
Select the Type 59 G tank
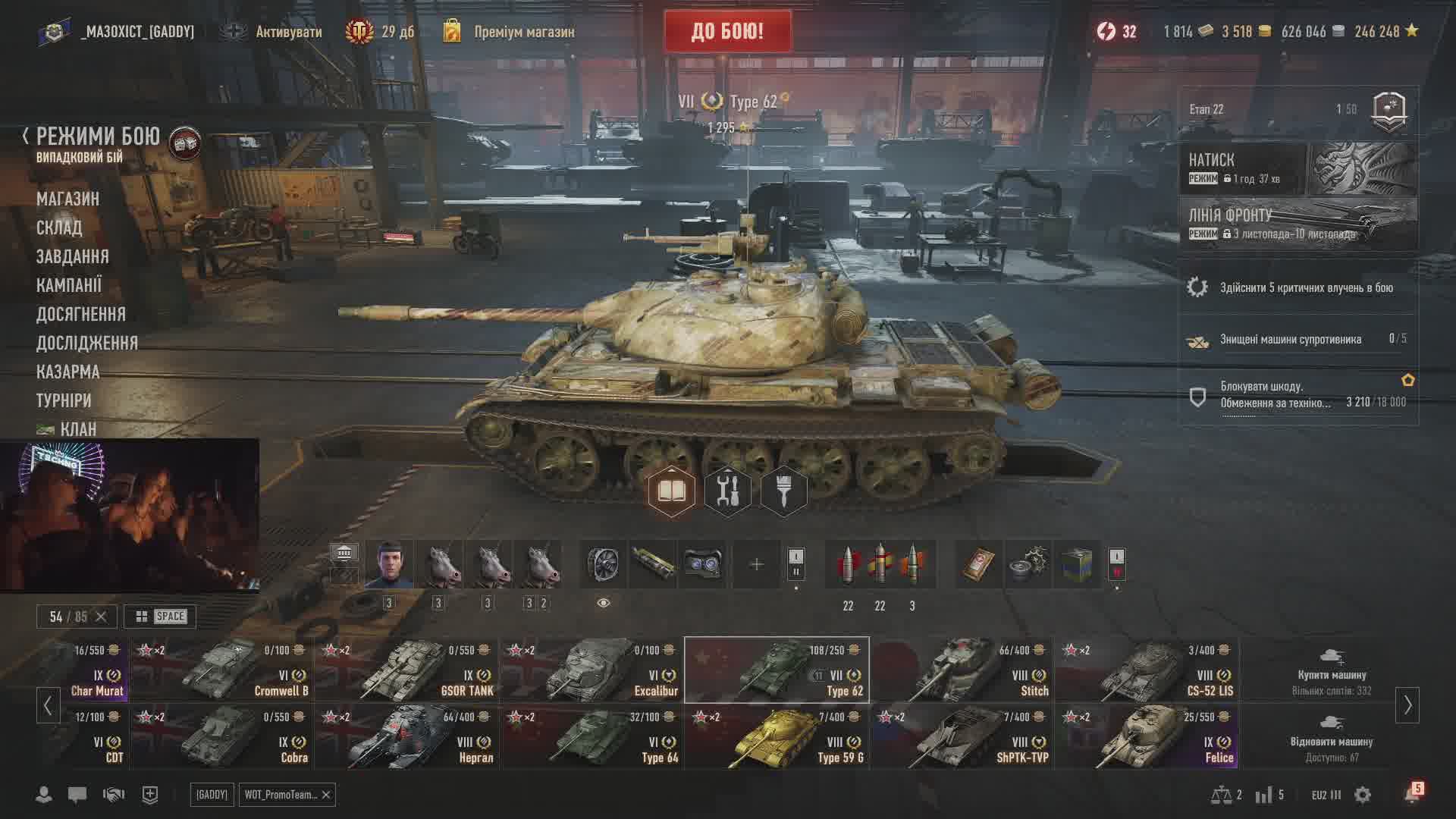pyautogui.click(x=777, y=737)
